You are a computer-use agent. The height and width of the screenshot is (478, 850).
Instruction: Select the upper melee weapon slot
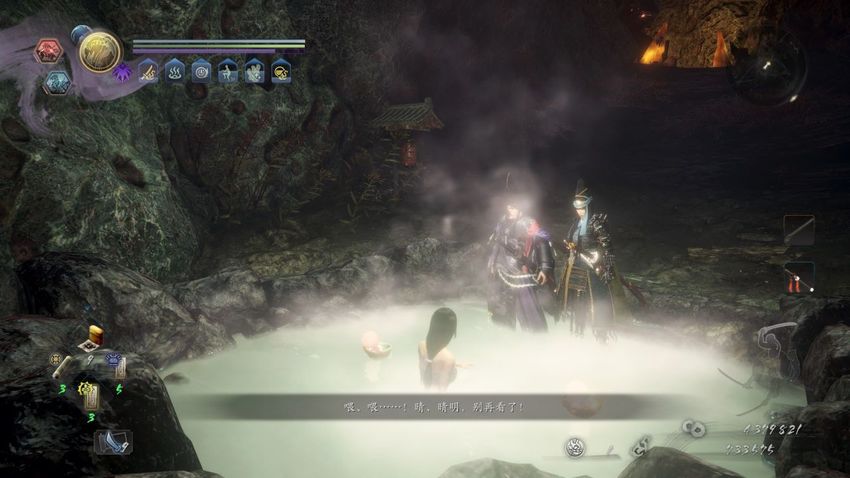798,230
